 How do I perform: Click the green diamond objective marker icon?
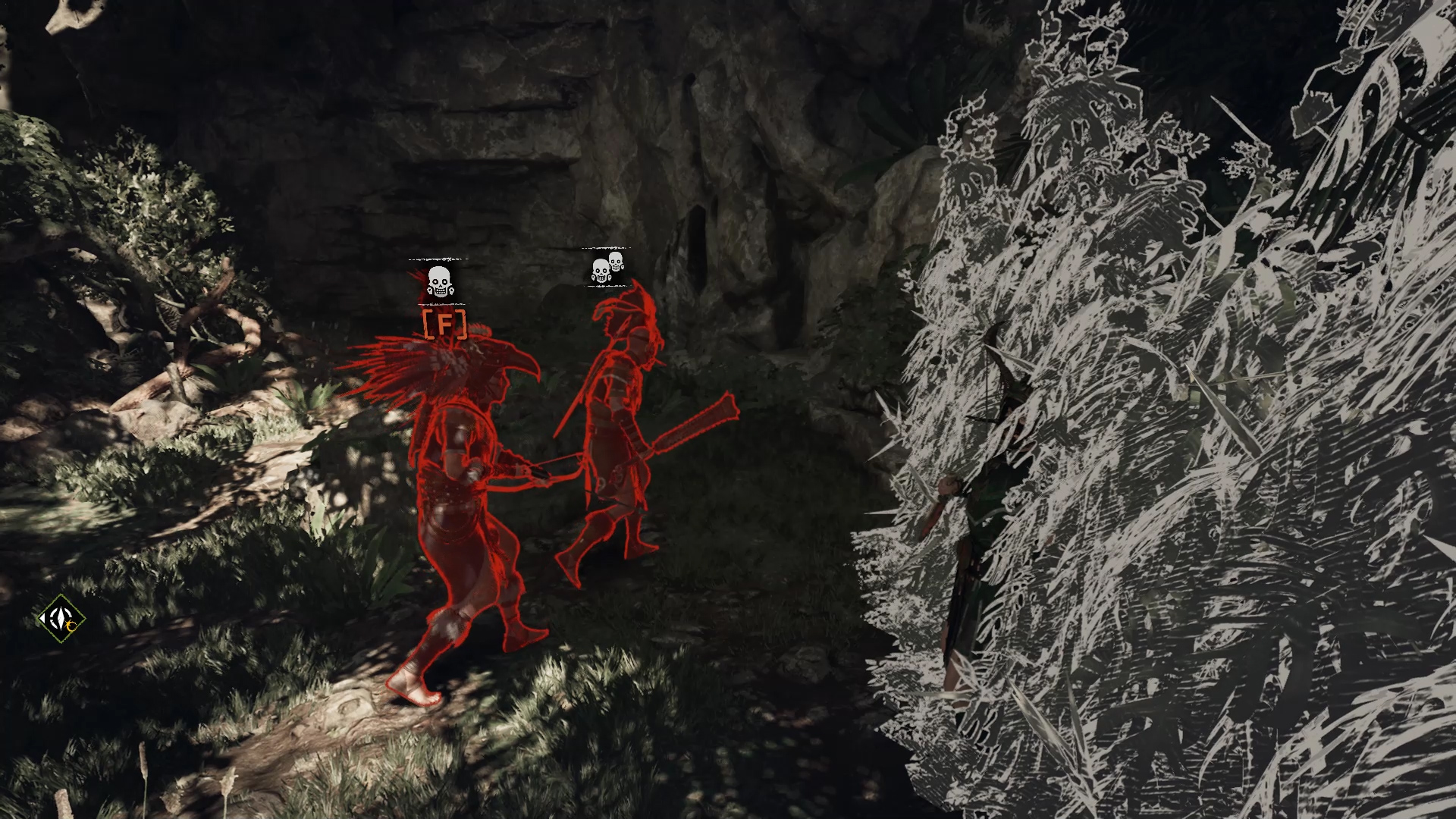pos(61,620)
